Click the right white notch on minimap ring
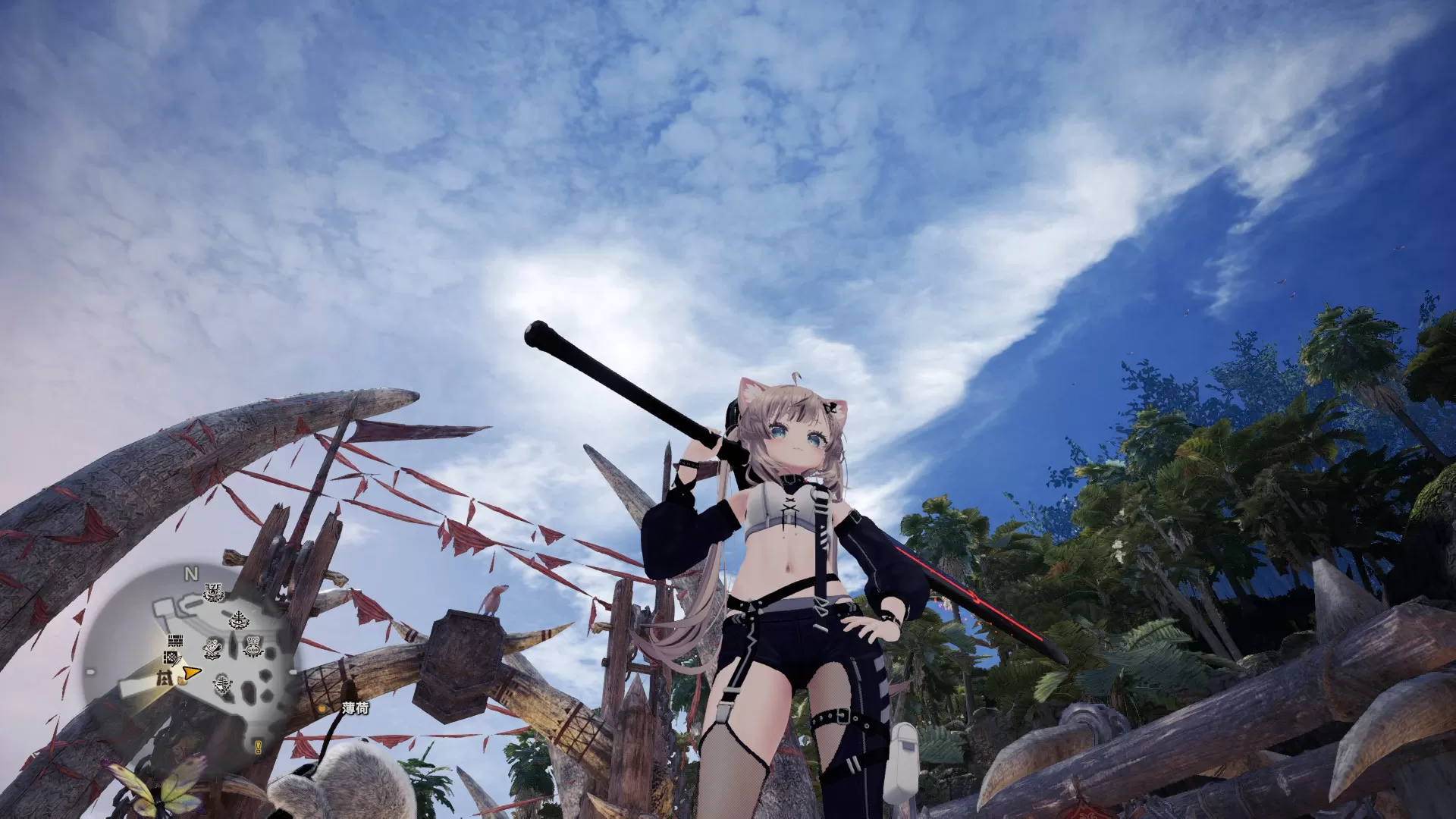 point(293,671)
